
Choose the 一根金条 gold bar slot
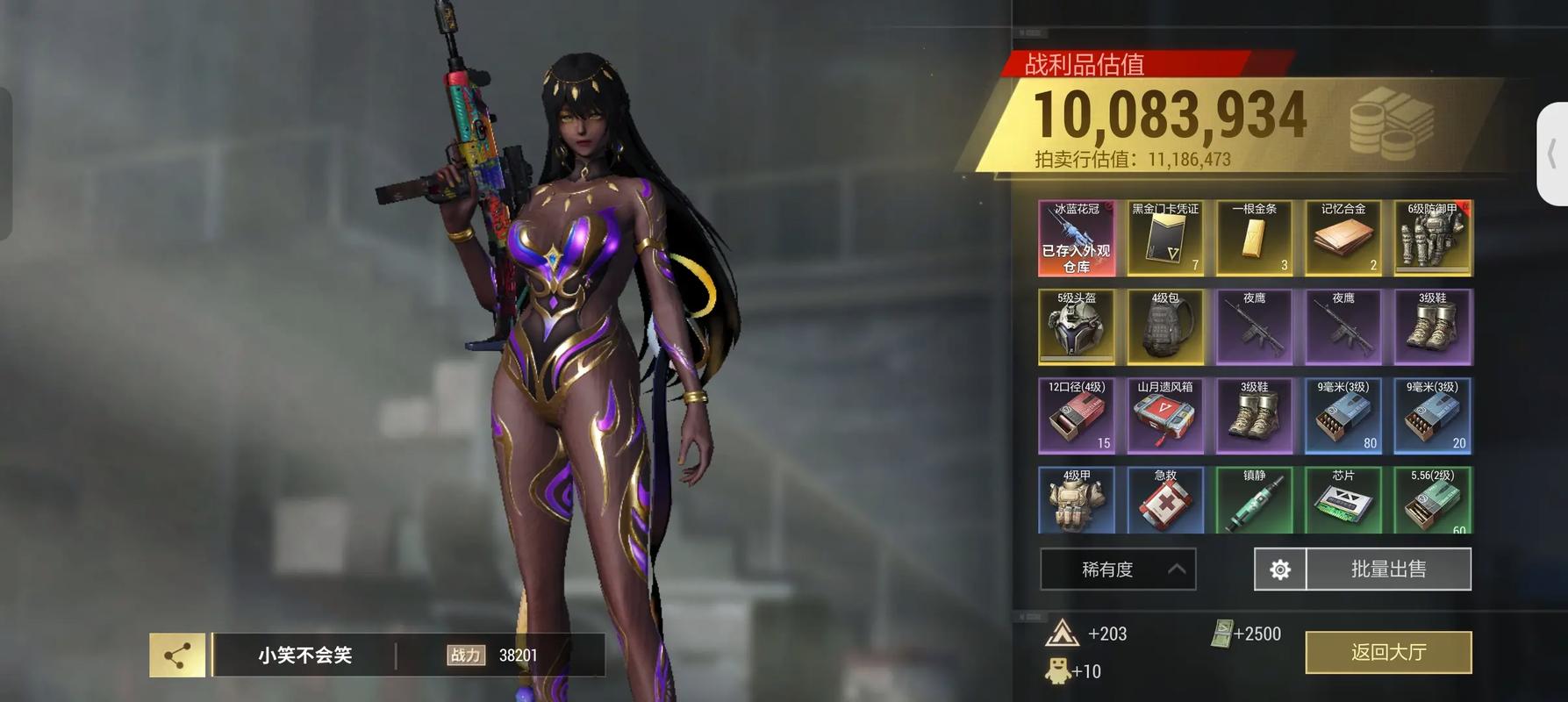[x=1255, y=239]
